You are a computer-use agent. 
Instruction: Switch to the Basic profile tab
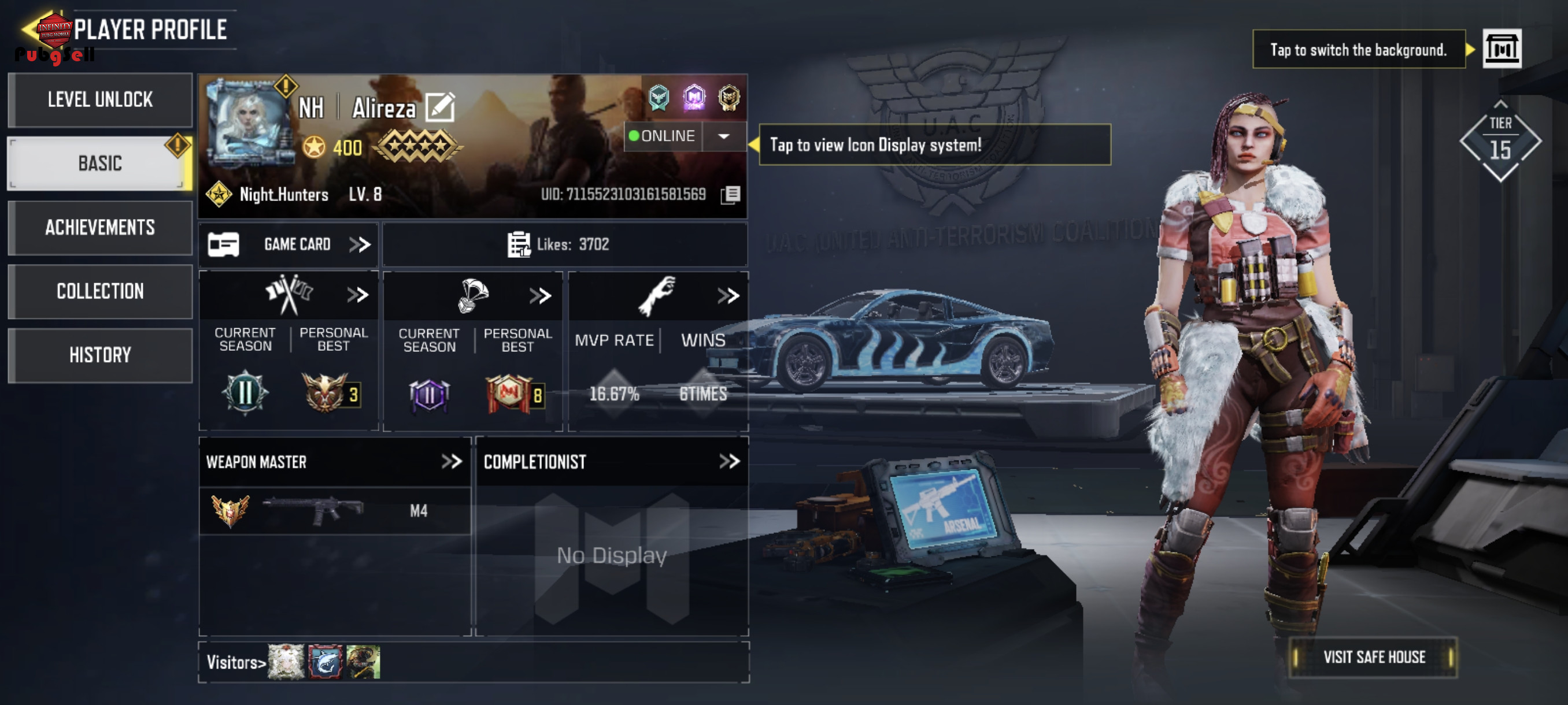pos(100,163)
